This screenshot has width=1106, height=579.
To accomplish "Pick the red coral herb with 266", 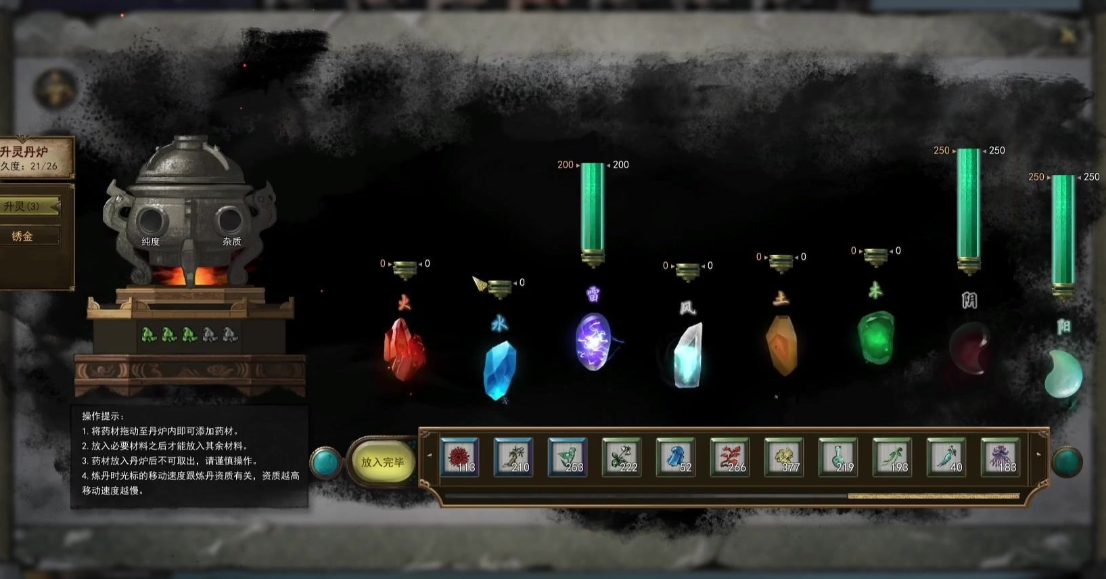I will 729,457.
